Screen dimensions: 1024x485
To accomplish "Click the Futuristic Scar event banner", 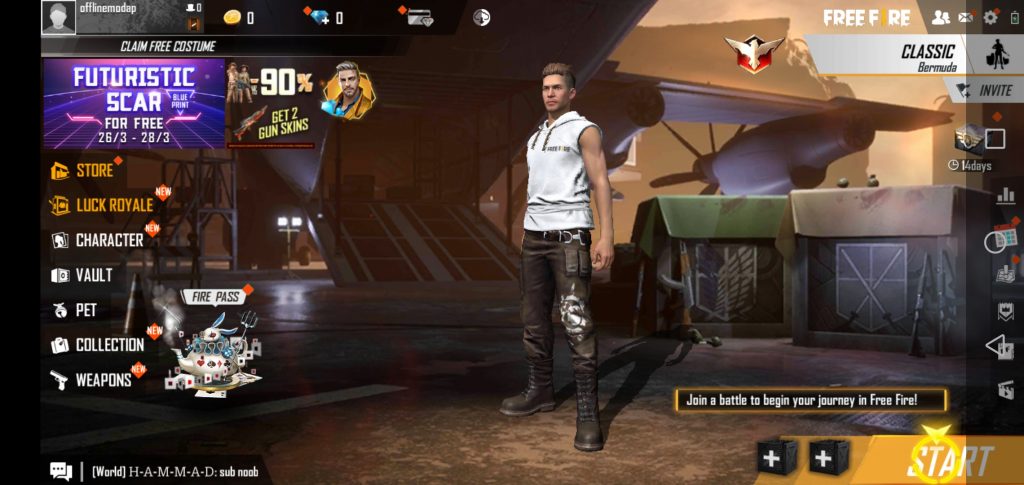I will coord(133,103).
